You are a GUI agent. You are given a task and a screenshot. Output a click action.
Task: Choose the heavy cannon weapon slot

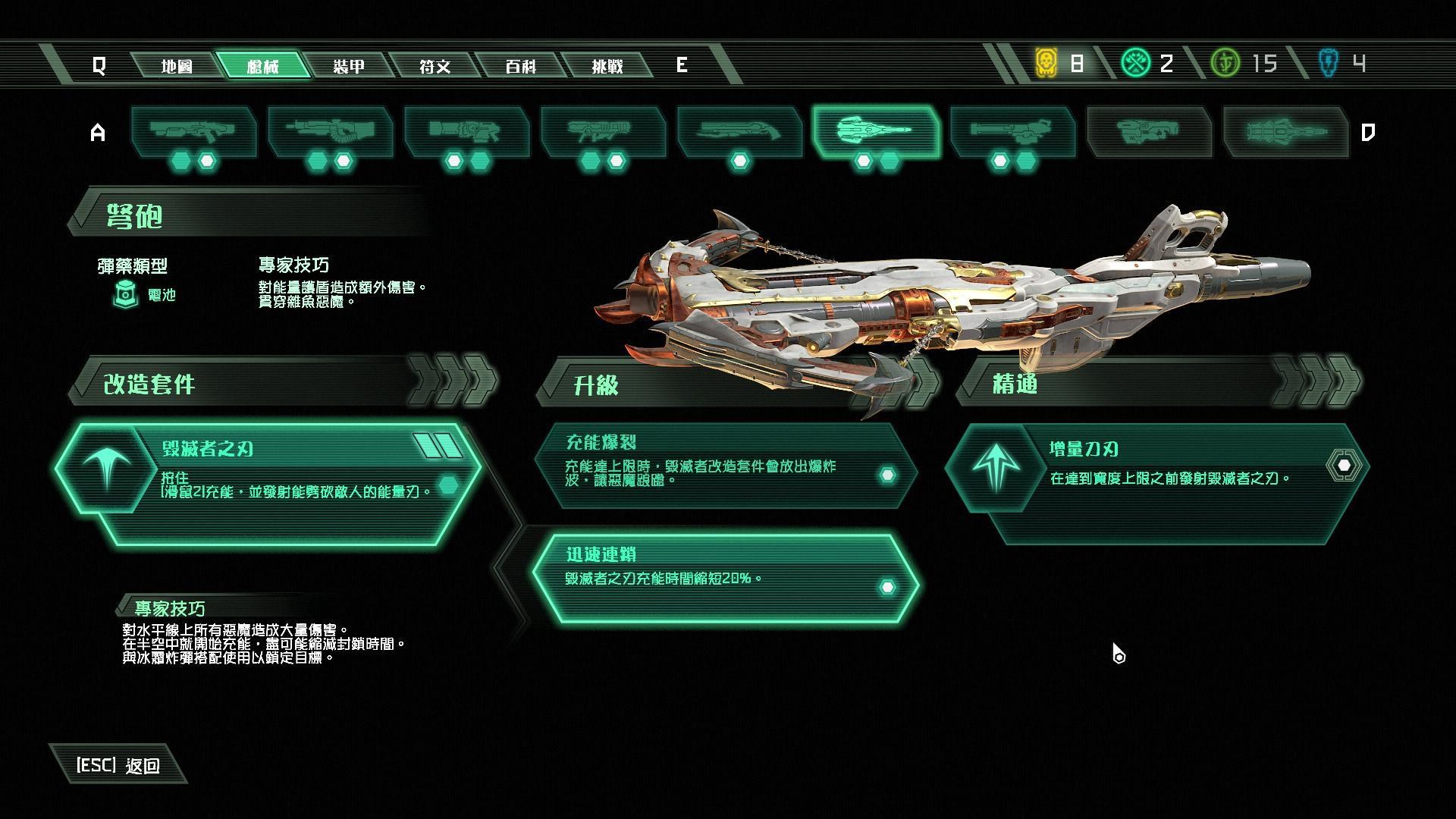pyautogui.click(x=330, y=132)
